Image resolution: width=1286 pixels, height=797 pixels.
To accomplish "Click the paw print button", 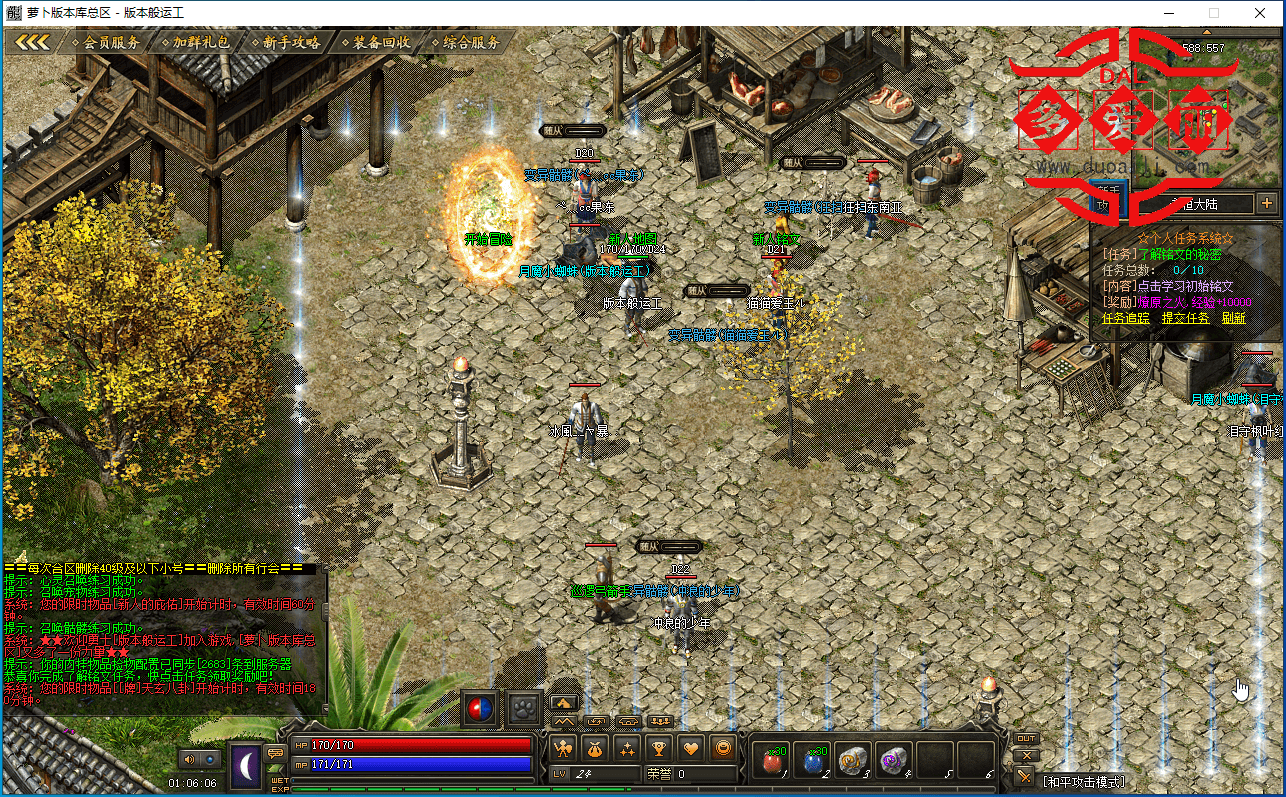I will point(524,709).
